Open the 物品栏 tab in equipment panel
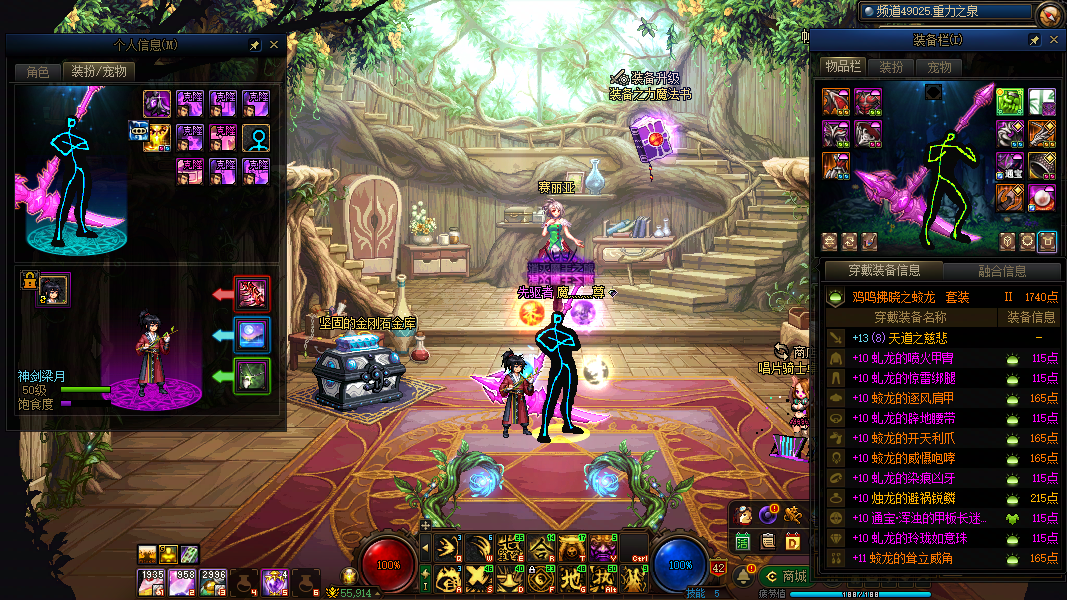This screenshot has width=1067, height=600. pos(842,67)
